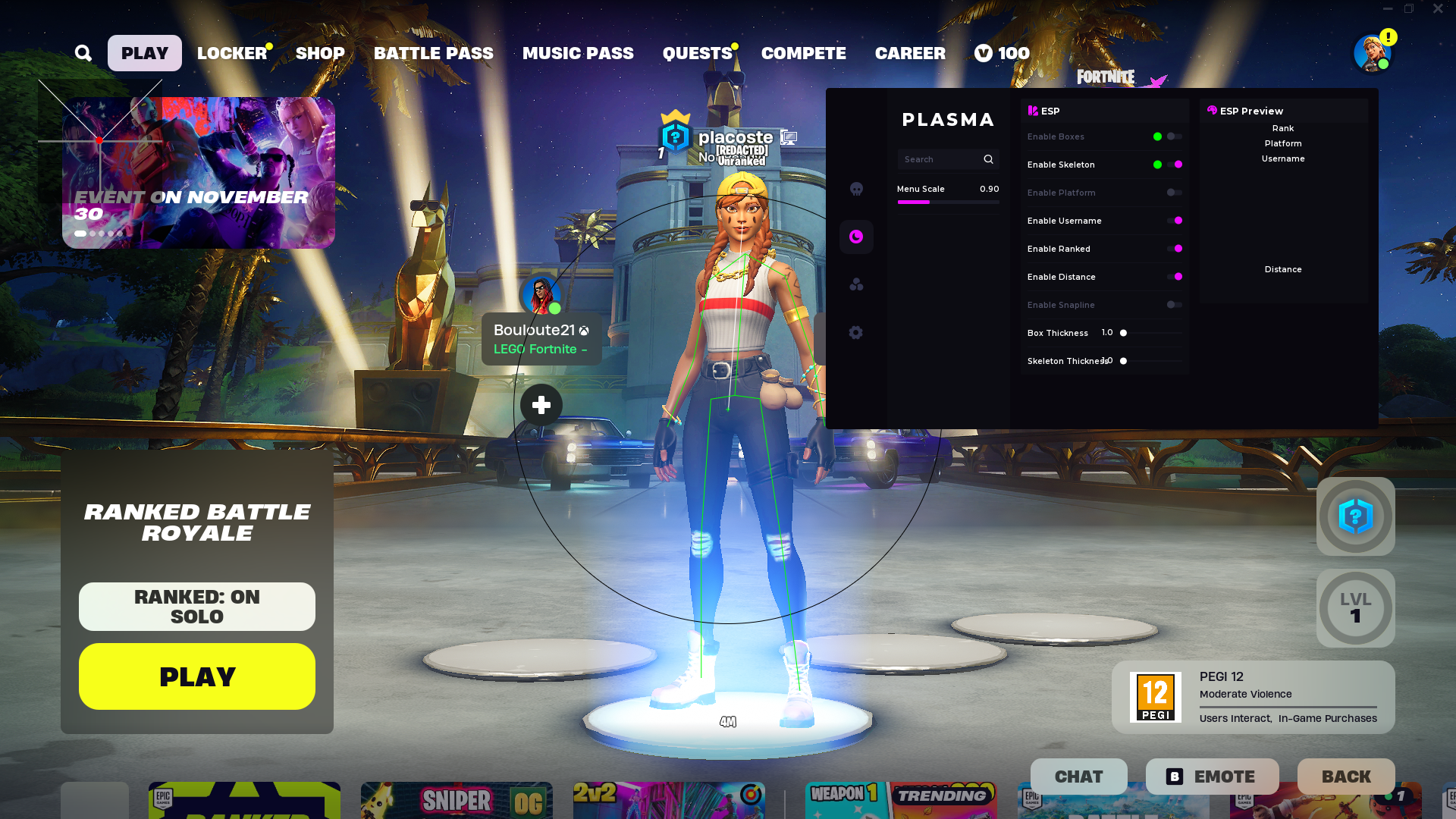The image size is (1456, 819).
Task: Open the player avatar menu in the top right
Action: coord(1372,53)
